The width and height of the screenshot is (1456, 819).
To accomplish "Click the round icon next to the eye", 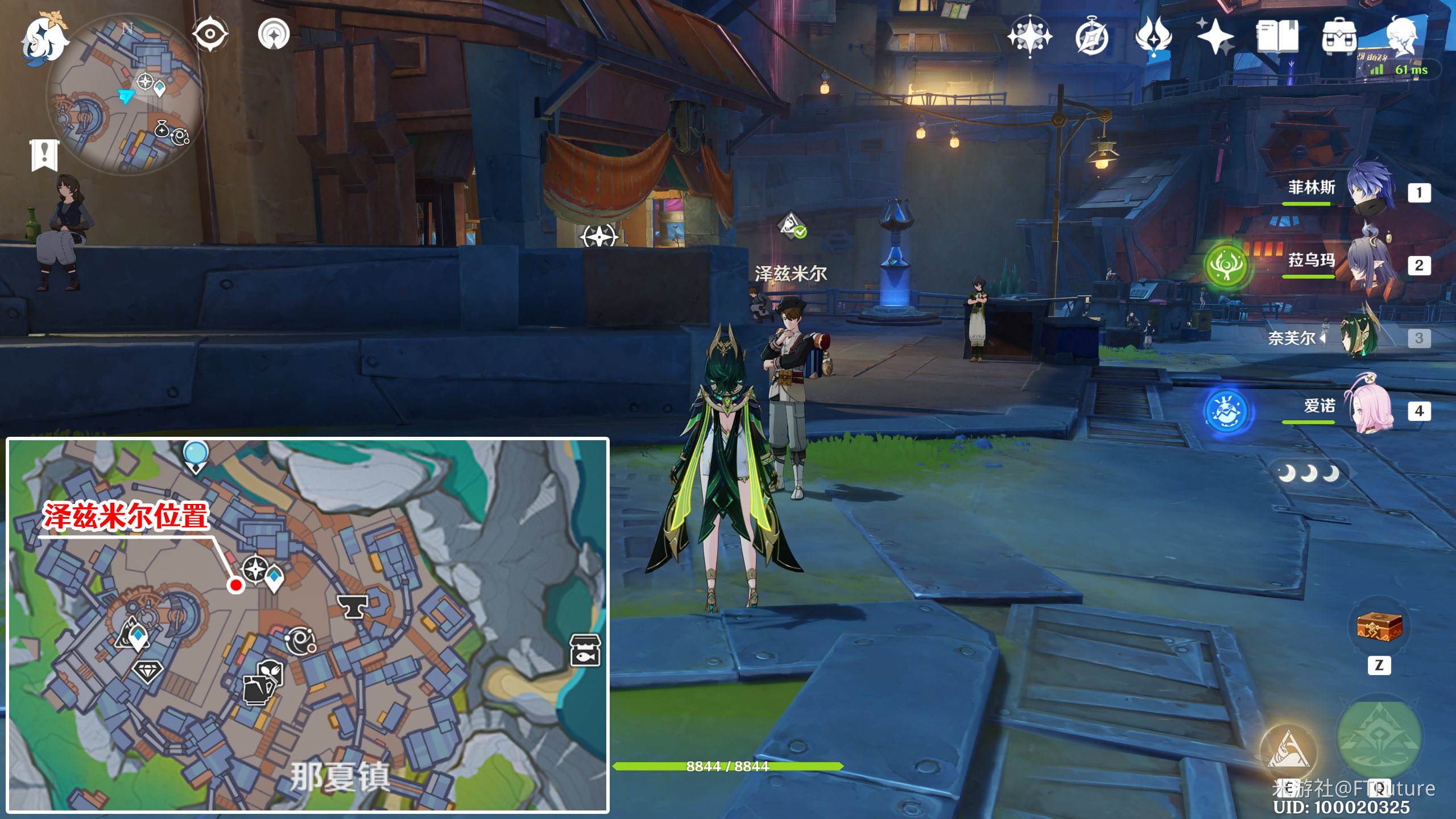I will tap(274, 34).
